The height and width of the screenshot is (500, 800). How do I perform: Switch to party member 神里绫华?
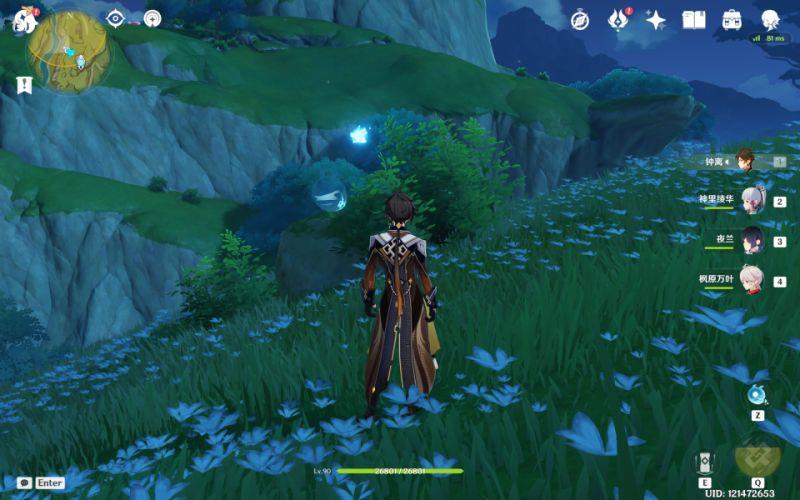(x=751, y=199)
